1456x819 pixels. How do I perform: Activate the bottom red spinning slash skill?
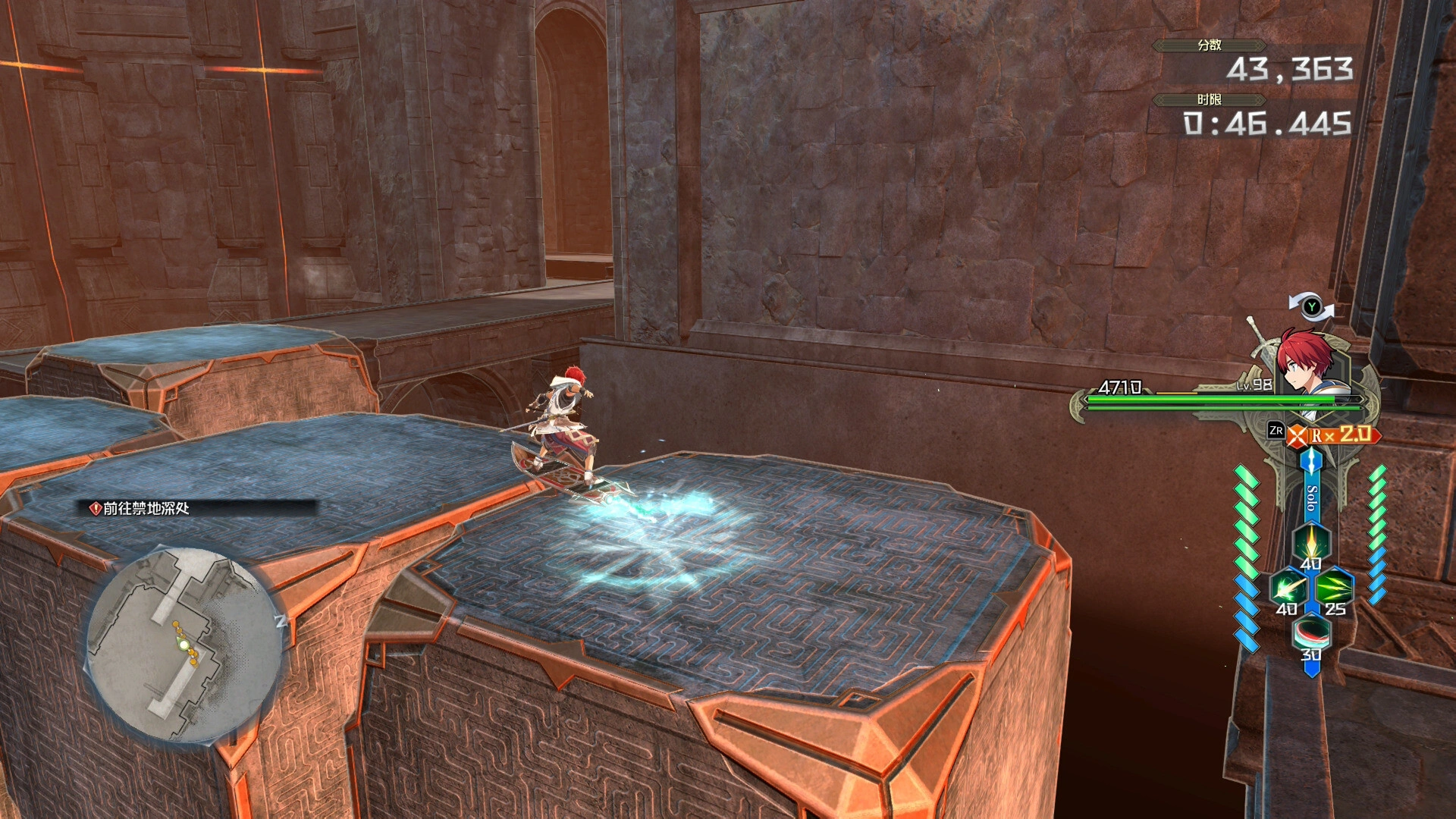tap(1311, 632)
